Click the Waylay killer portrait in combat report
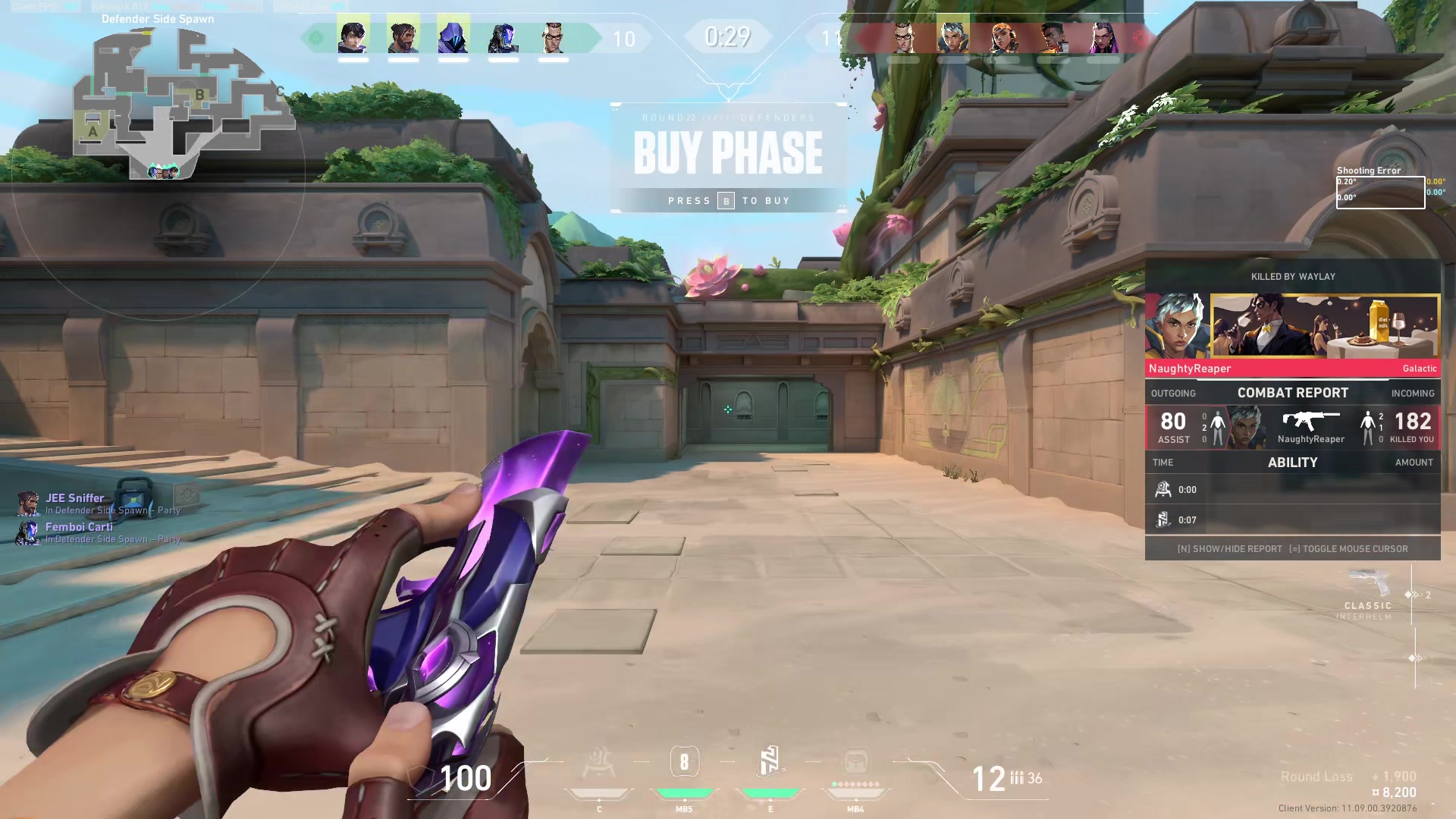The width and height of the screenshot is (1456, 819). (1177, 326)
